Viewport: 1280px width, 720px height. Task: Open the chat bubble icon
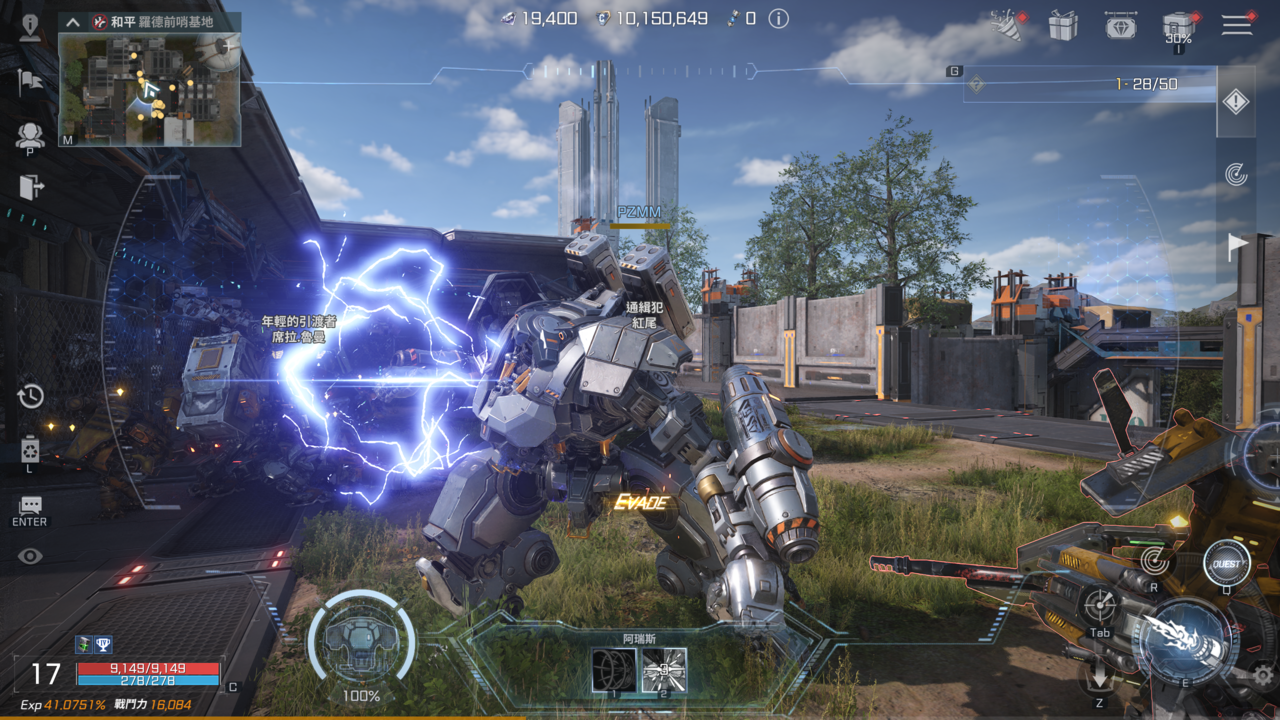30,506
